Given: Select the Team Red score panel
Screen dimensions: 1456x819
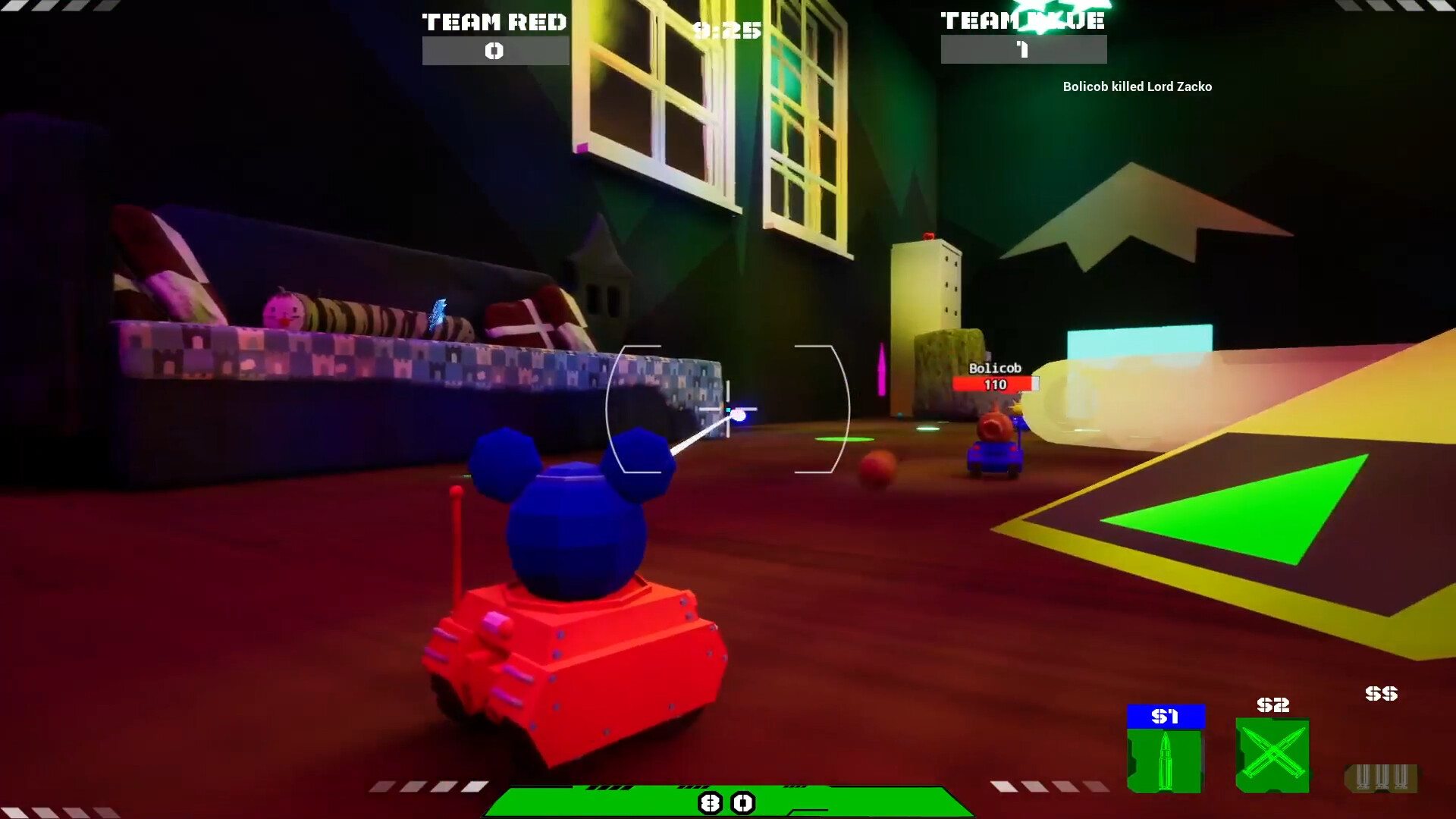Looking at the screenshot, I should [494, 34].
